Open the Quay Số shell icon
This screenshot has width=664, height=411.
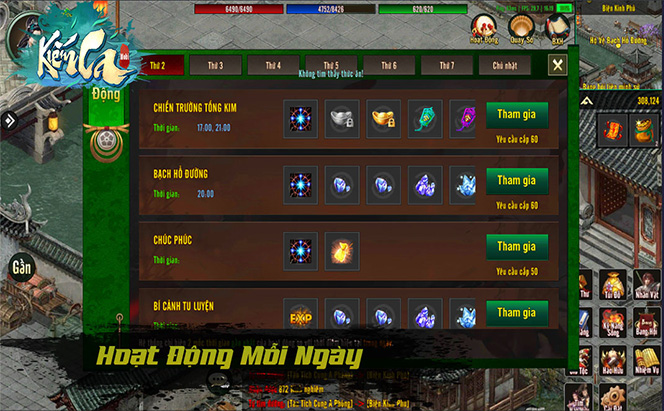pyautogui.click(x=521, y=27)
